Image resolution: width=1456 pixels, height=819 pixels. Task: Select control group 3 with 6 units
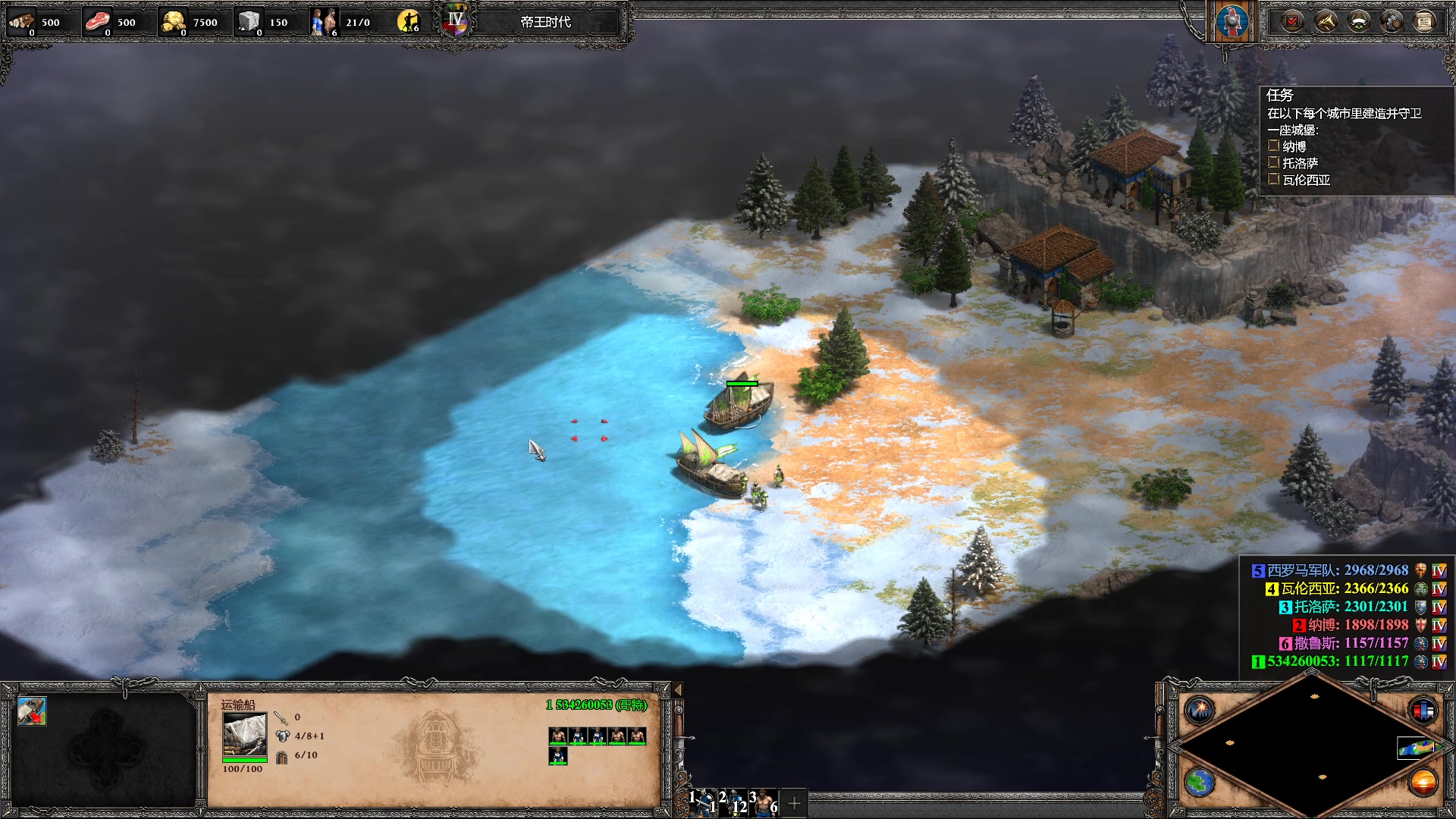pos(764,802)
